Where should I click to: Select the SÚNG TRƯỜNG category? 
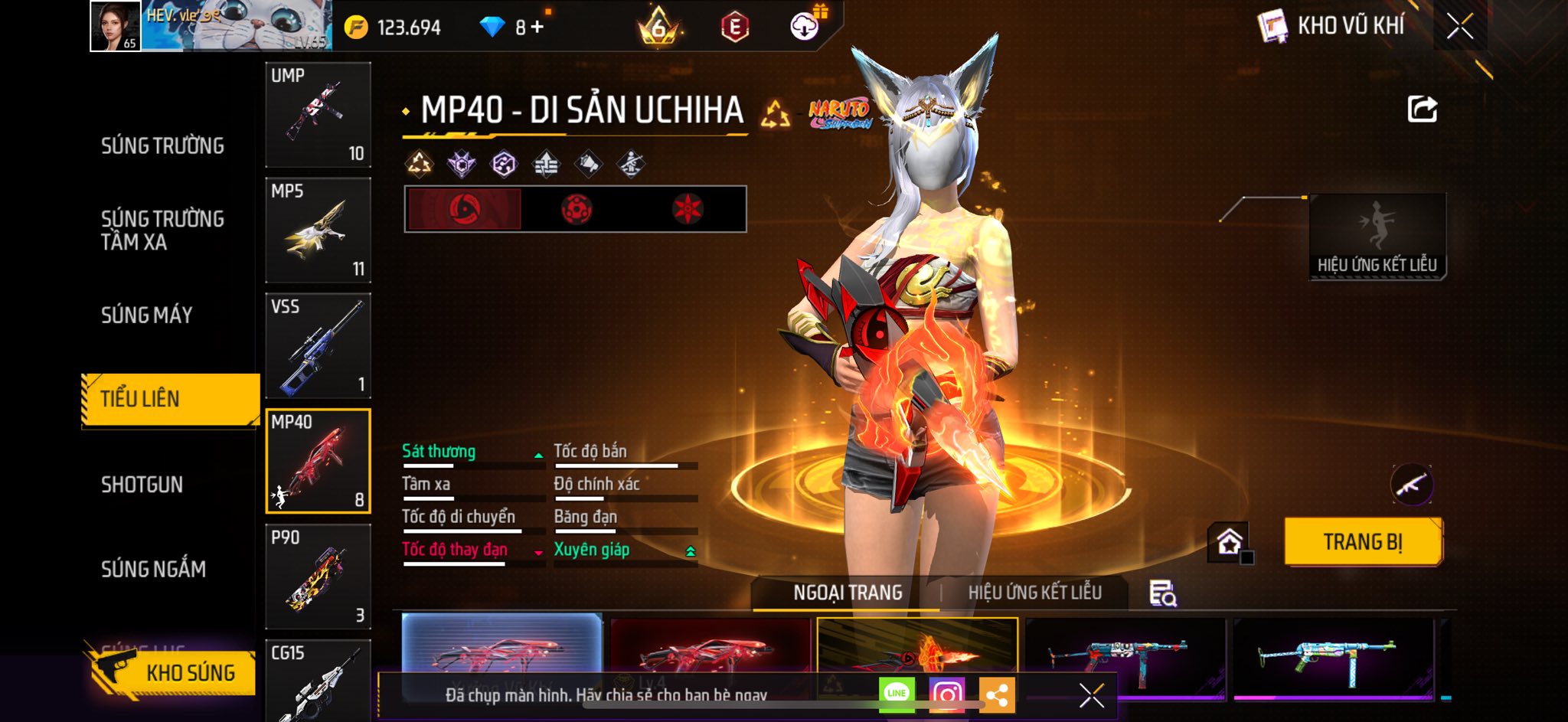coord(162,145)
